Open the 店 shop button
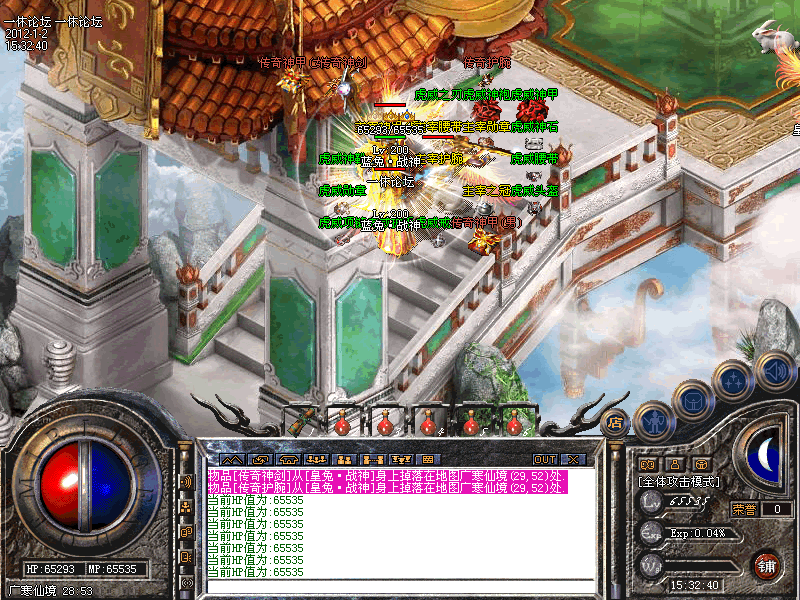The image size is (800, 600). (x=614, y=423)
